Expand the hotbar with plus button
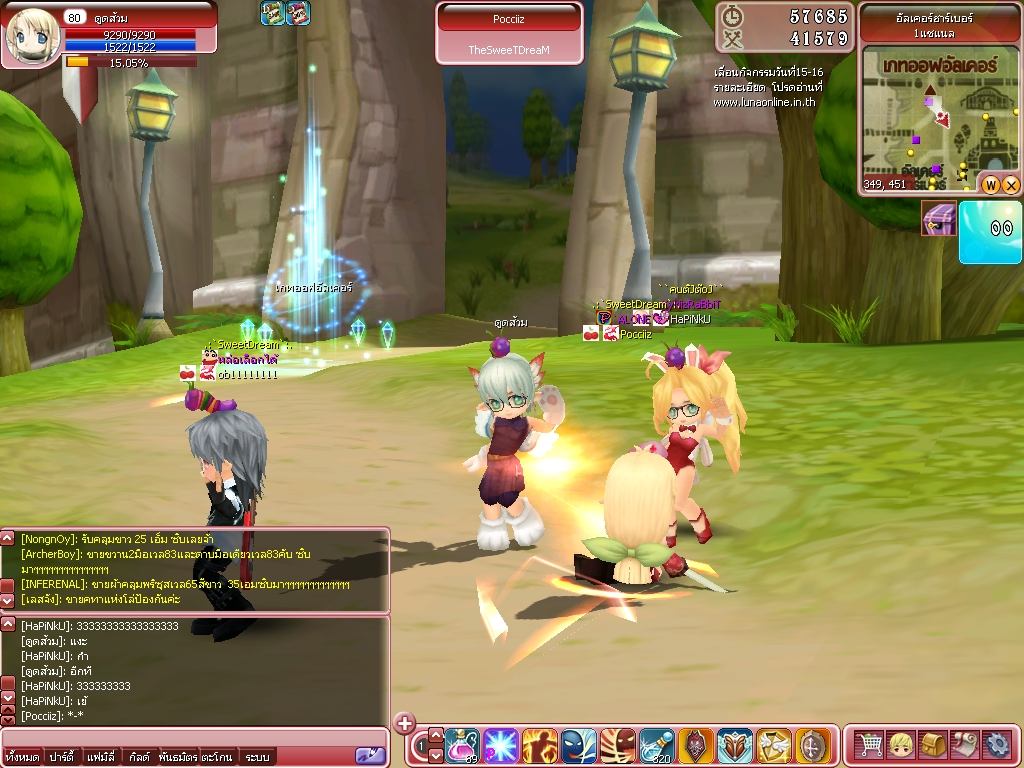This screenshot has width=1024, height=768. pyautogui.click(x=404, y=723)
